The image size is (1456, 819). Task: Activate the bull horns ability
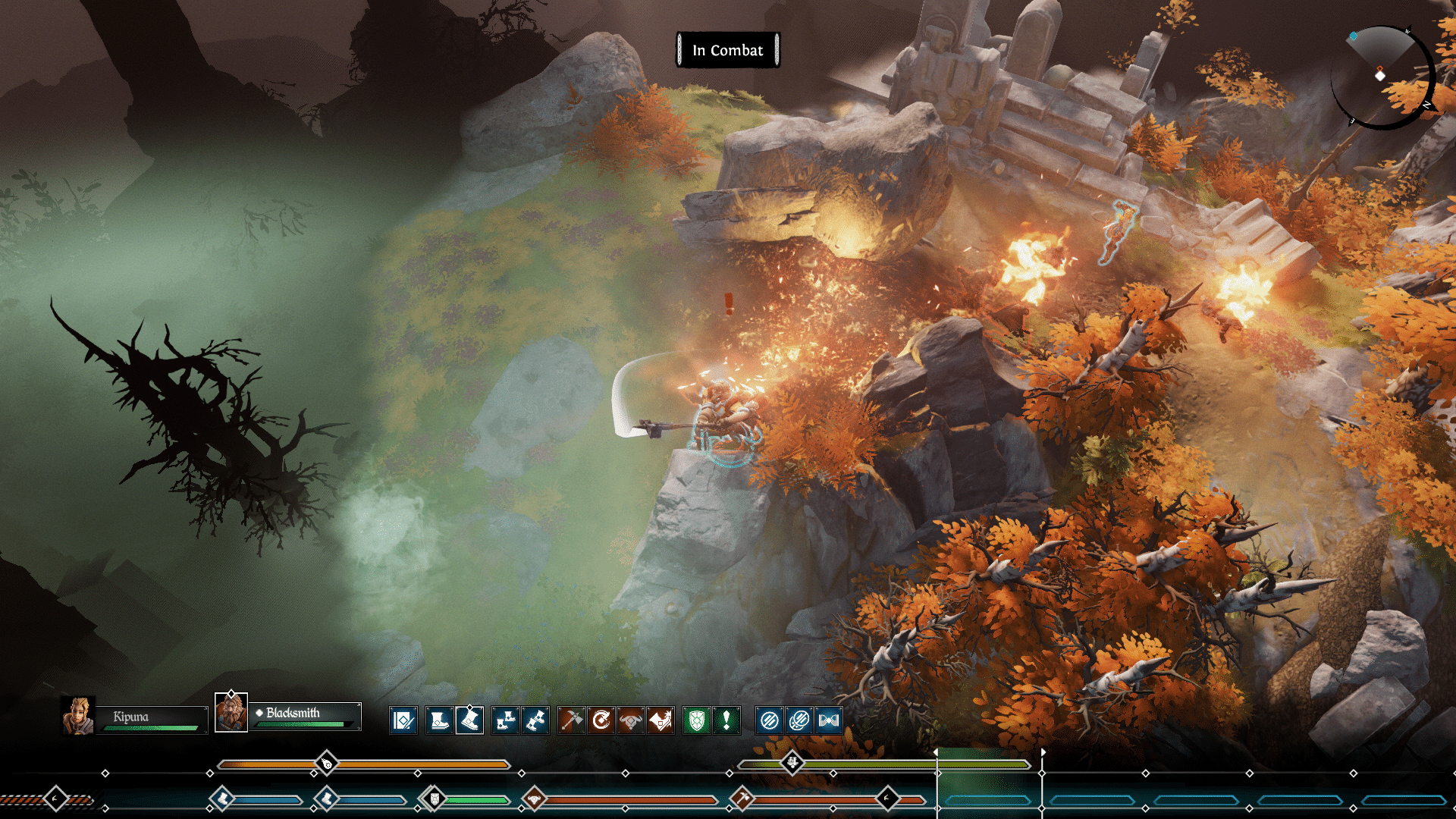coord(631,720)
